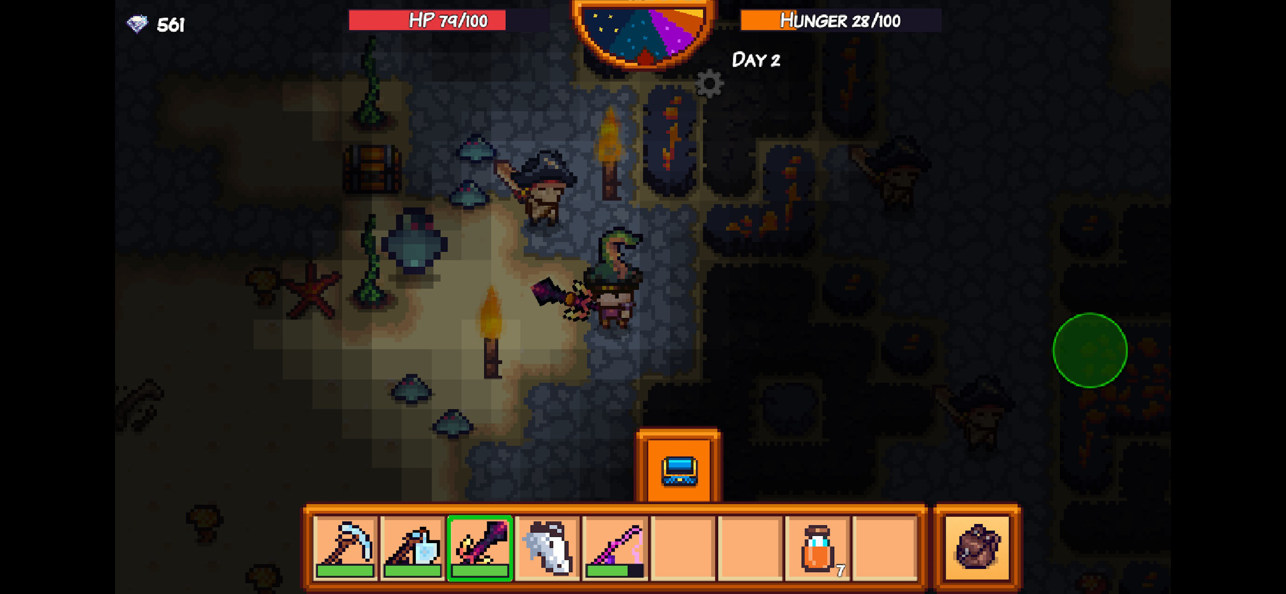The height and width of the screenshot is (594, 1286).
Task: Select the pickaxe hotbar slot
Action: point(345,547)
